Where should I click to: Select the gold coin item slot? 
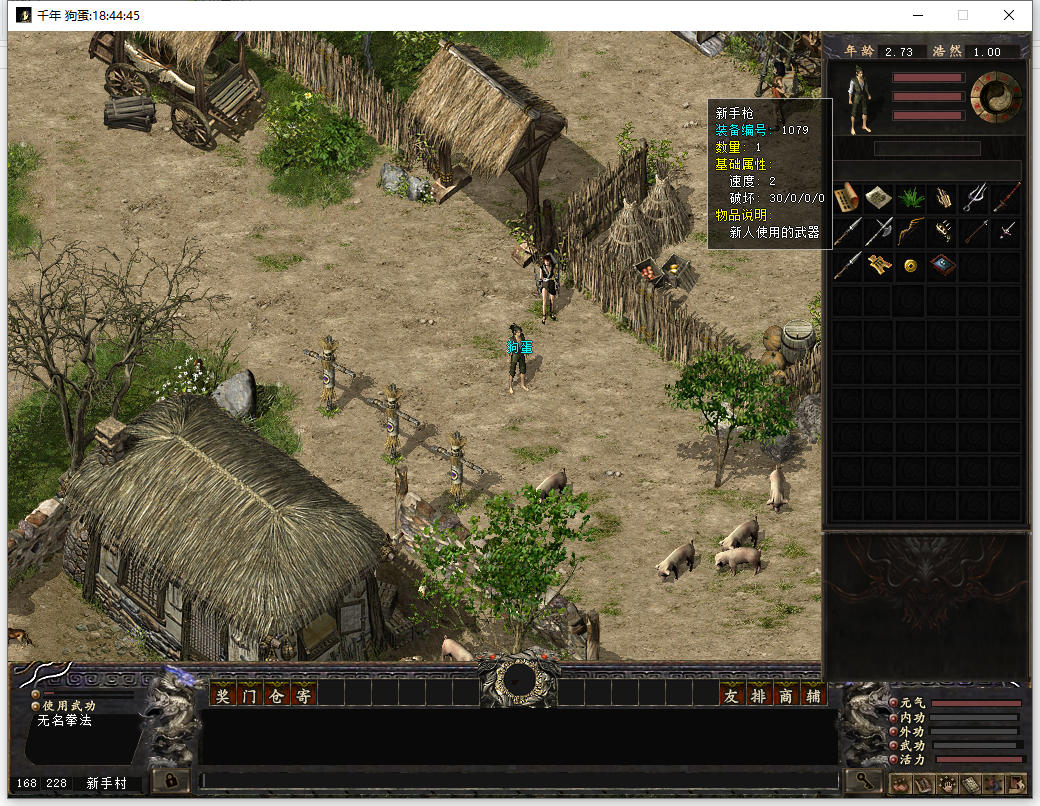[x=911, y=266]
